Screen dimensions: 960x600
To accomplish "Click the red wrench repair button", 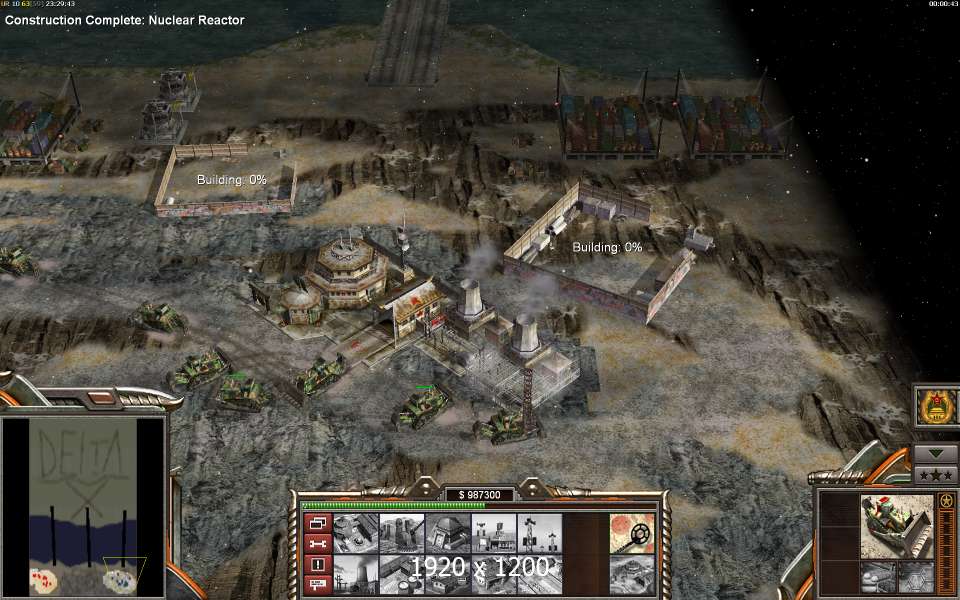I will coord(315,544).
